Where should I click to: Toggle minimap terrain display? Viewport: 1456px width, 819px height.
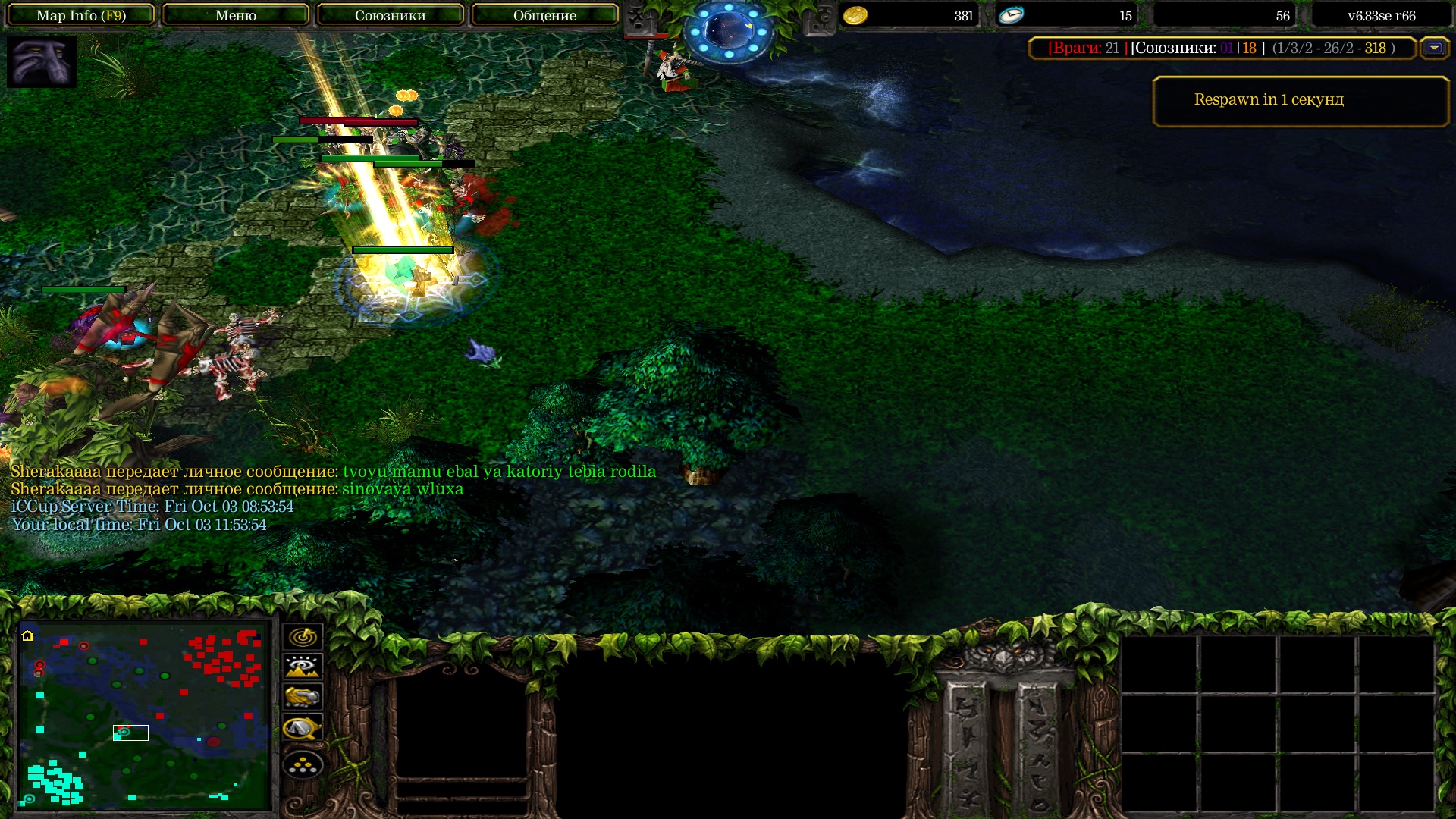click(x=303, y=667)
